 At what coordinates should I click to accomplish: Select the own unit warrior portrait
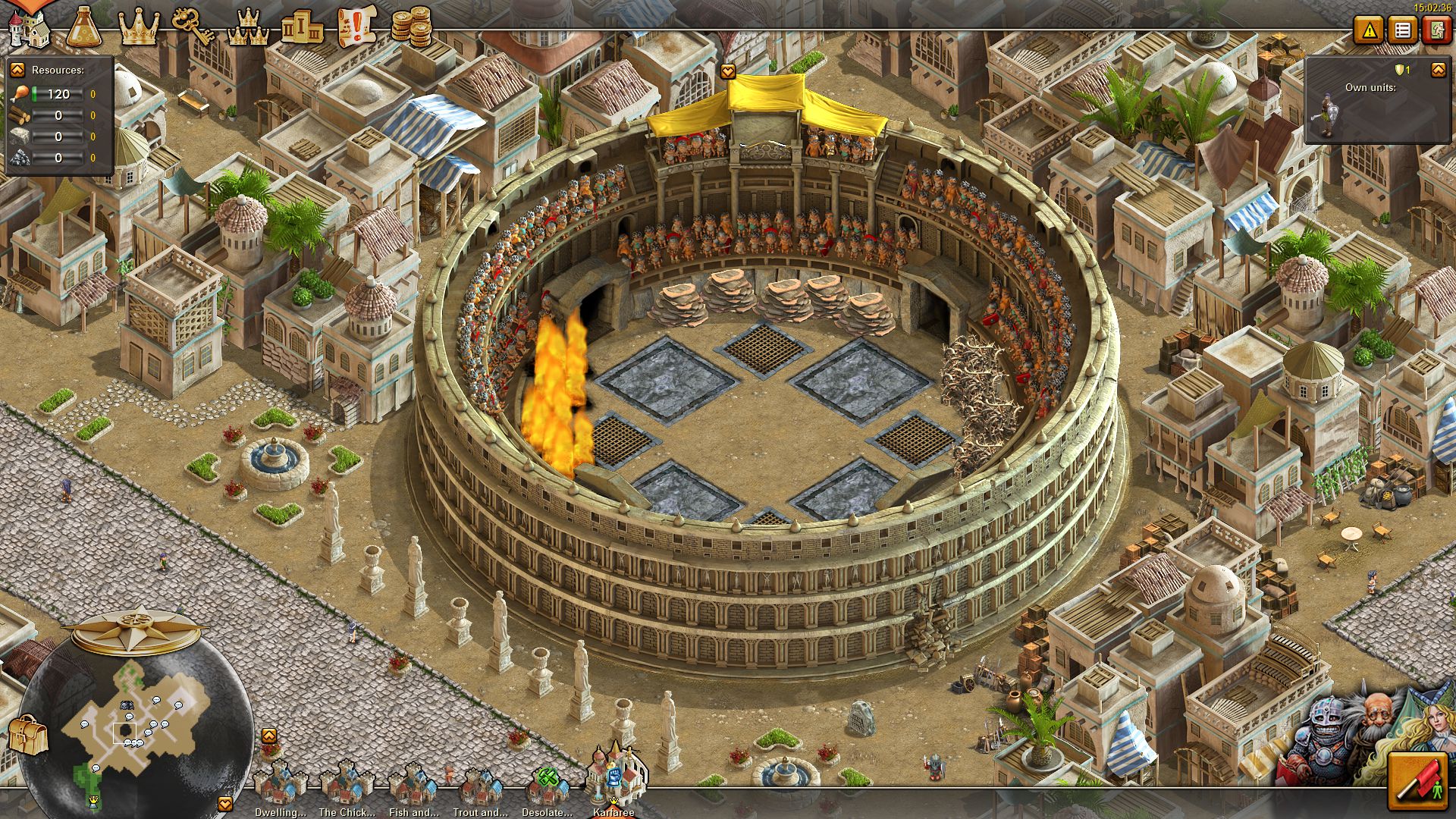click(x=1327, y=115)
